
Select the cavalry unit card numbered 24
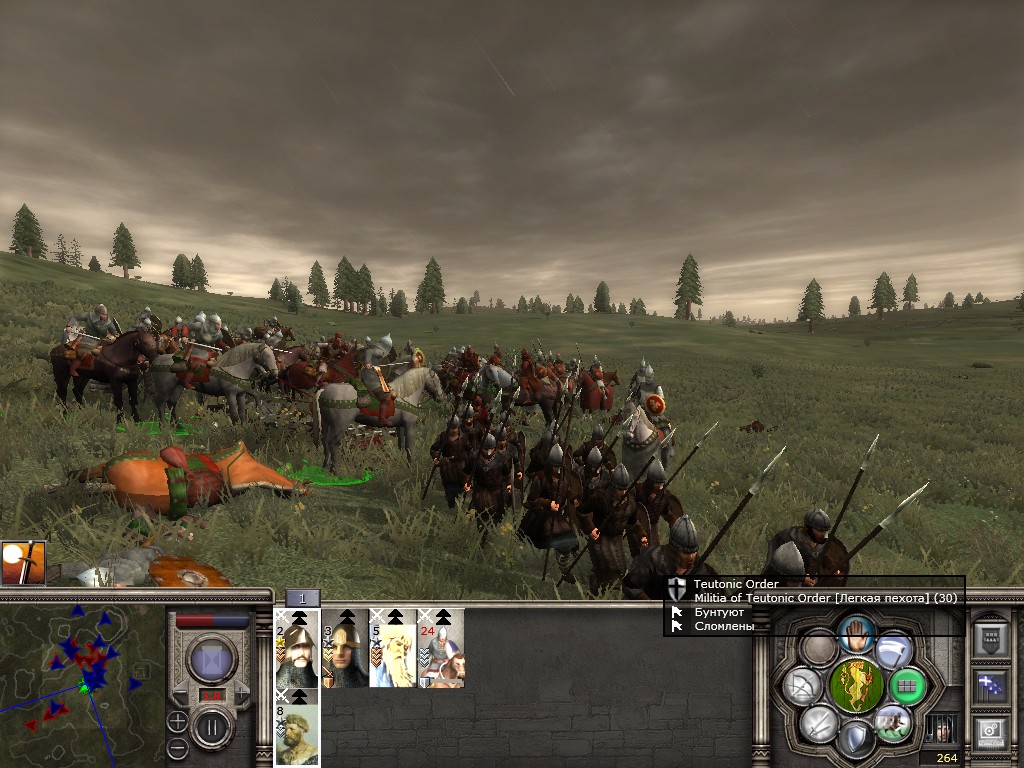click(x=441, y=649)
